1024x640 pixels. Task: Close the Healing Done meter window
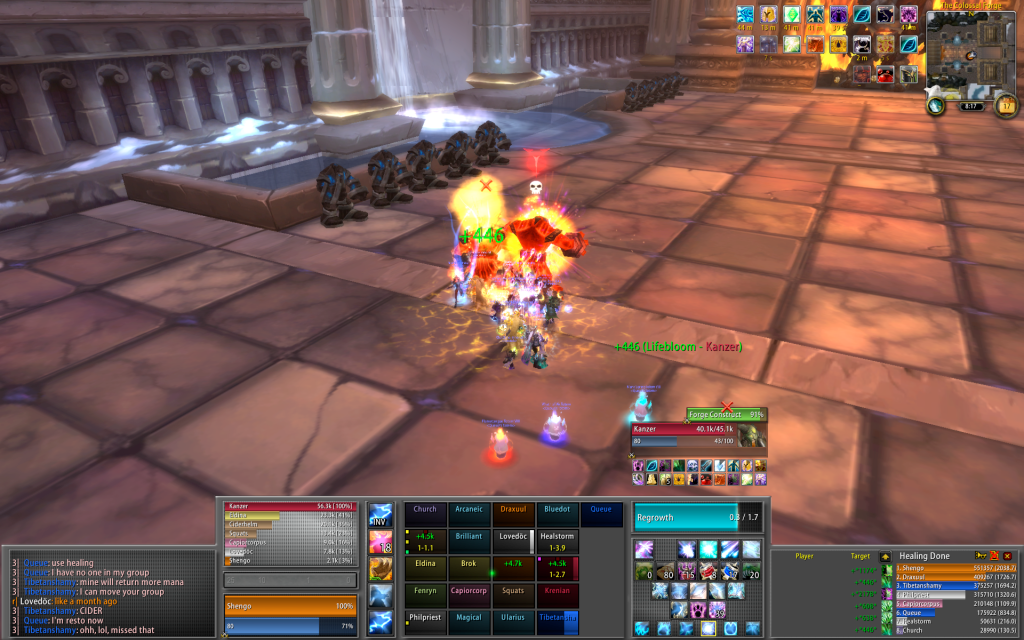pos(1007,556)
